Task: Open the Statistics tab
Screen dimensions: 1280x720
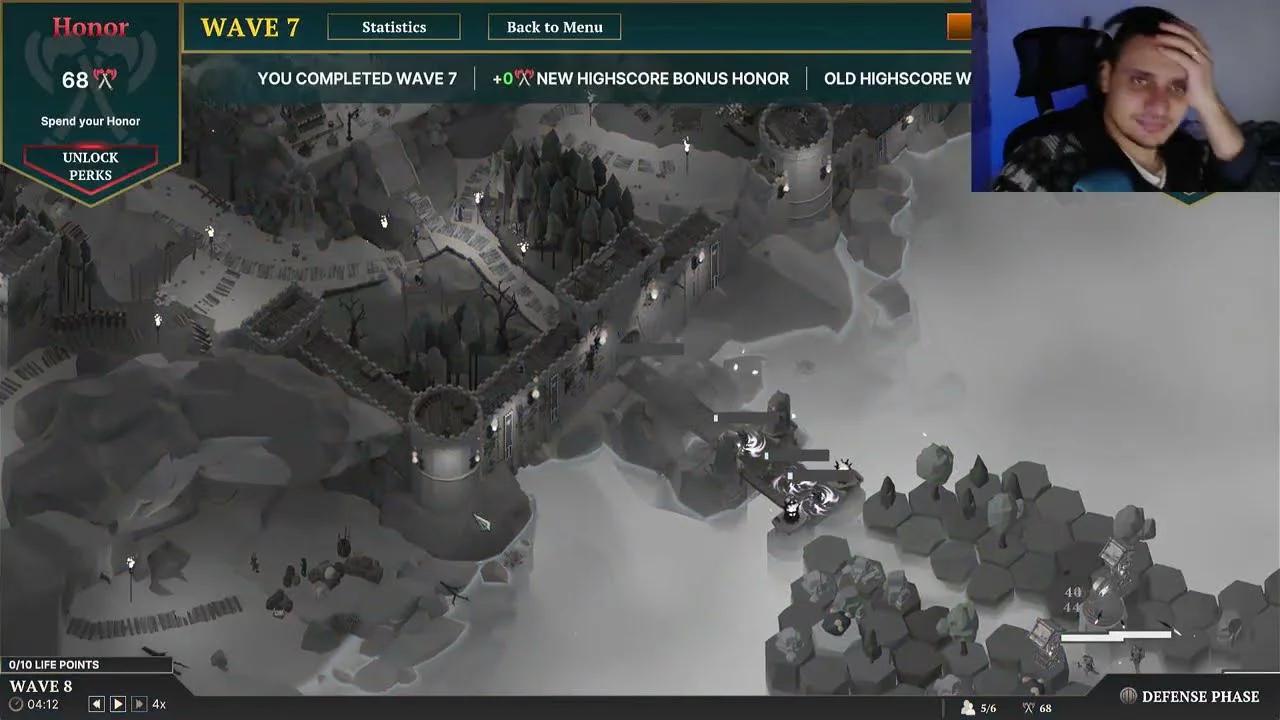Action: pos(394,27)
